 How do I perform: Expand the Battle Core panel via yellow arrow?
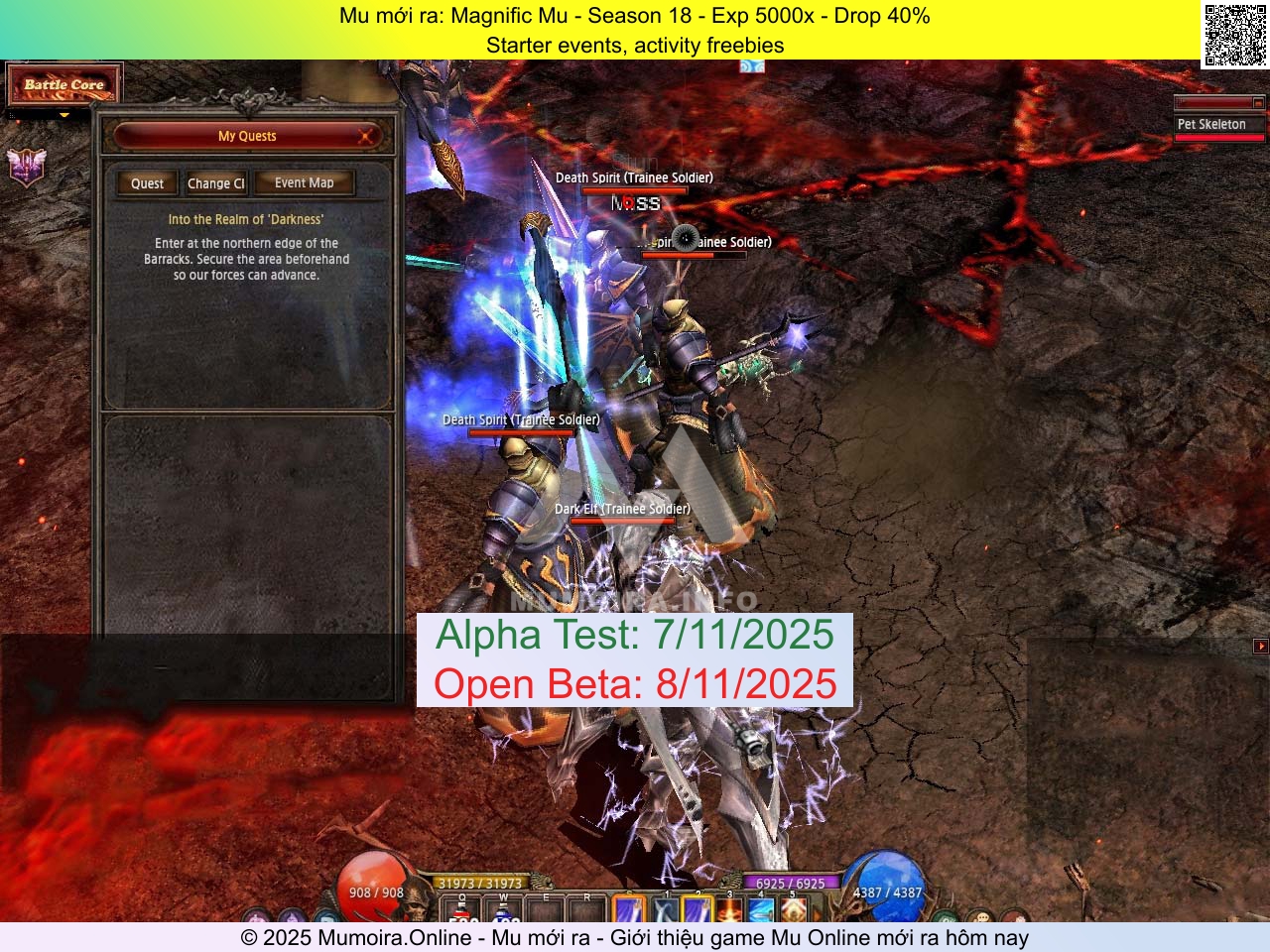tap(64, 115)
